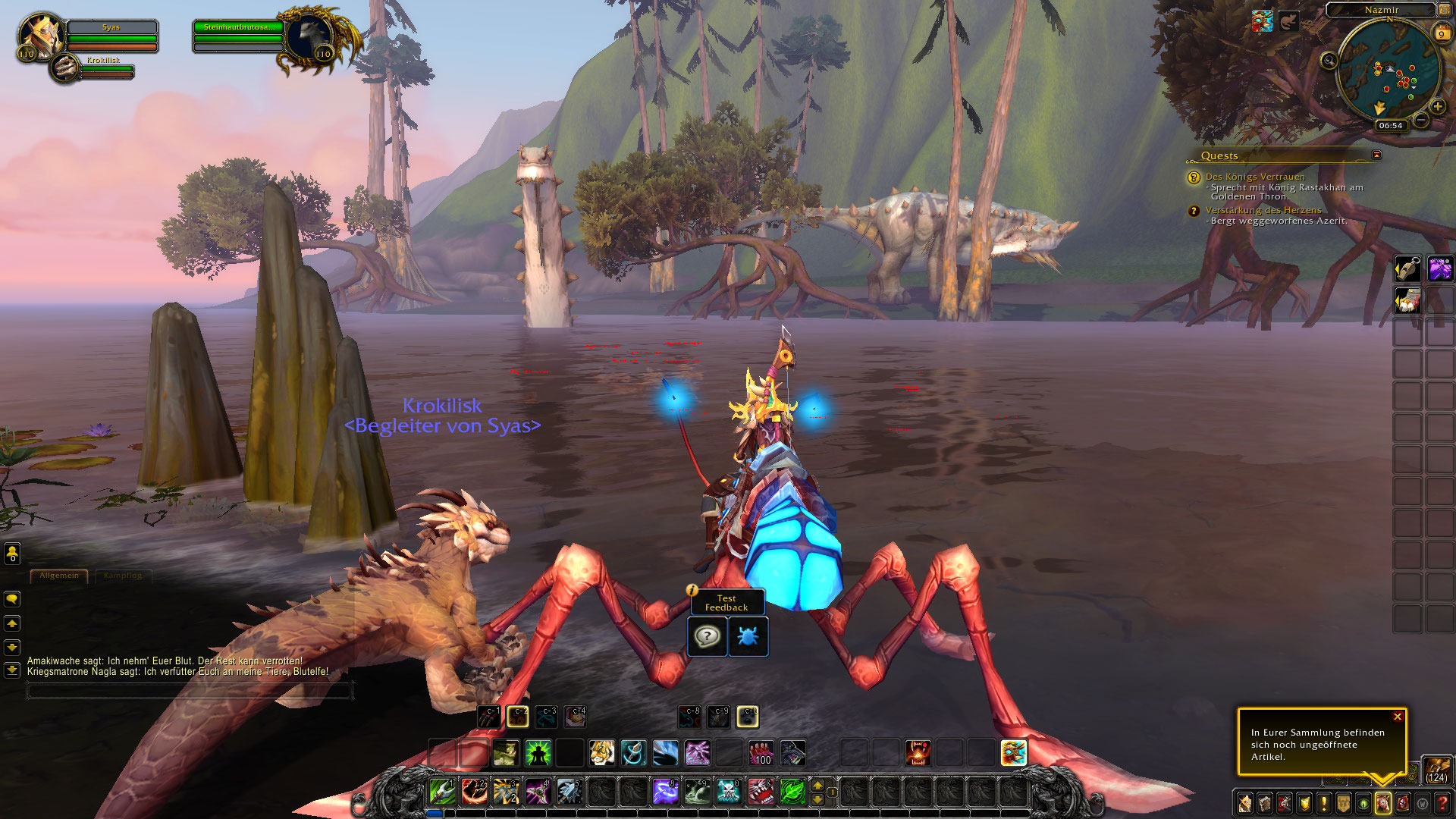Viewport: 1456px width, 819px height.
Task: Open the quest log exclamation mark button
Action: pyautogui.click(x=1323, y=804)
